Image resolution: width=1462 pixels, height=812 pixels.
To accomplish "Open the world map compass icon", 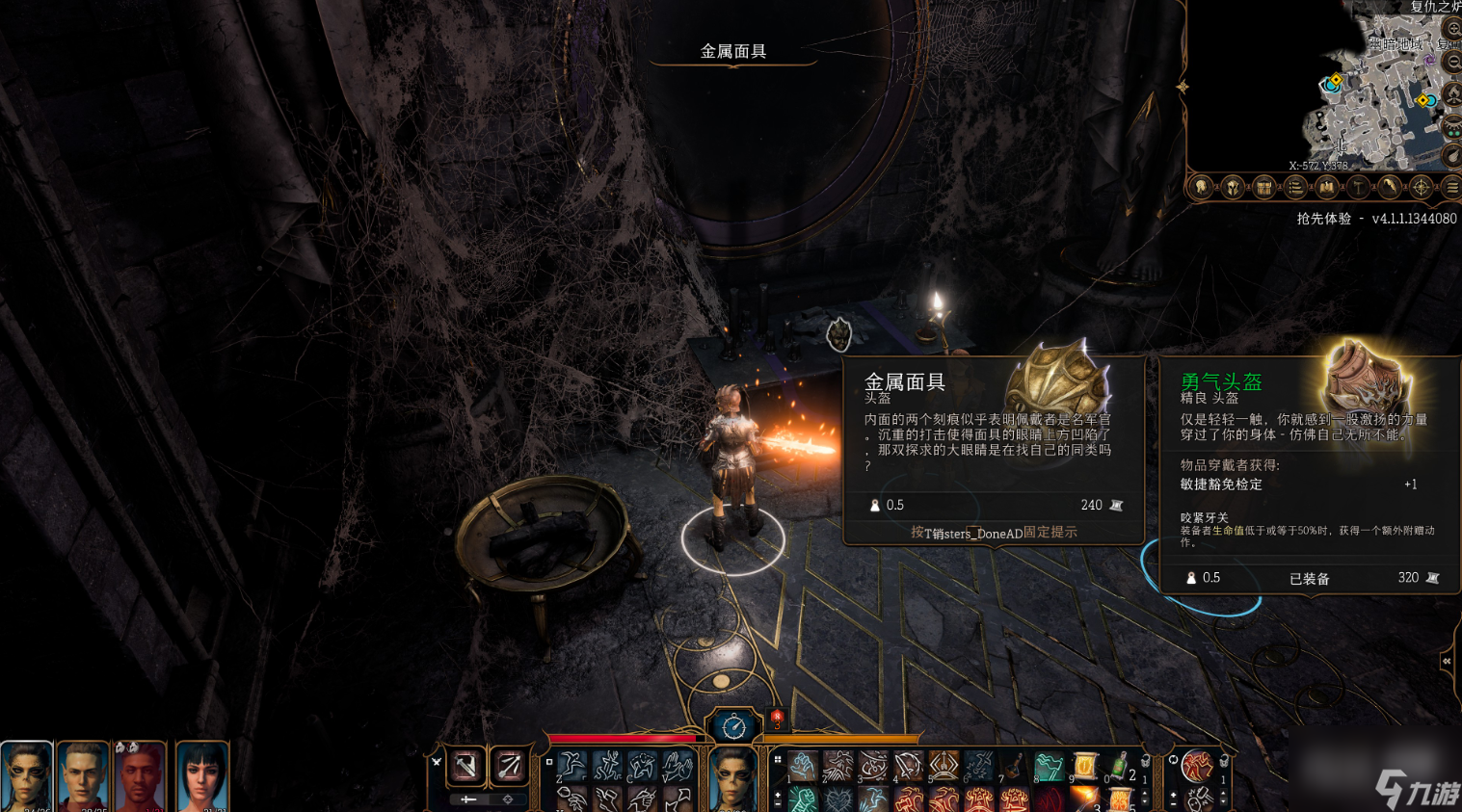I will [x=1421, y=188].
